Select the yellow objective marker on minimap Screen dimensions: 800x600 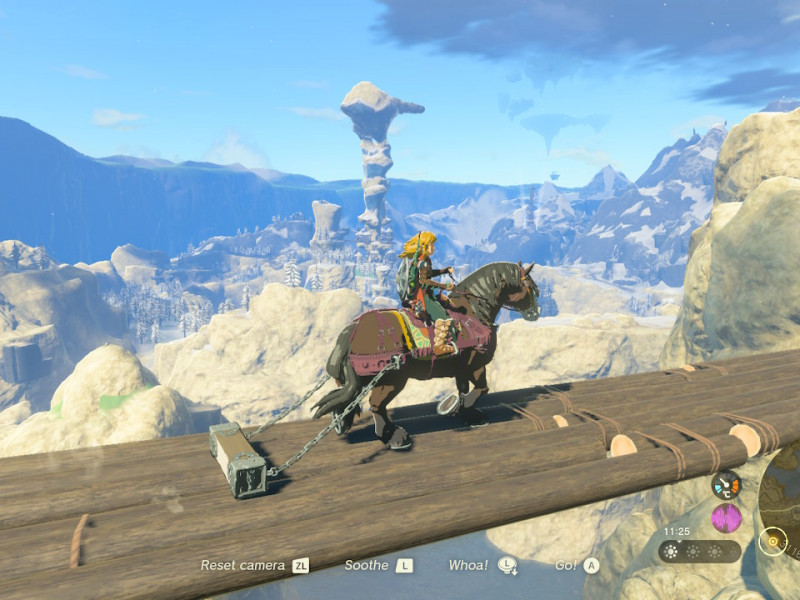[771, 542]
